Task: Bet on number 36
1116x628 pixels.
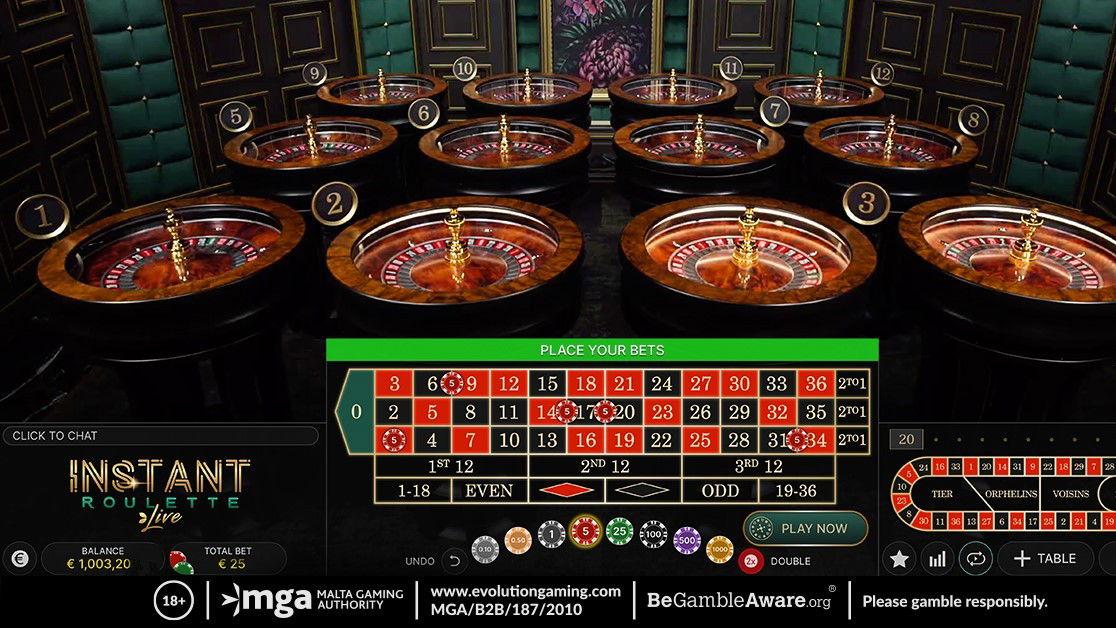Action: (x=818, y=384)
